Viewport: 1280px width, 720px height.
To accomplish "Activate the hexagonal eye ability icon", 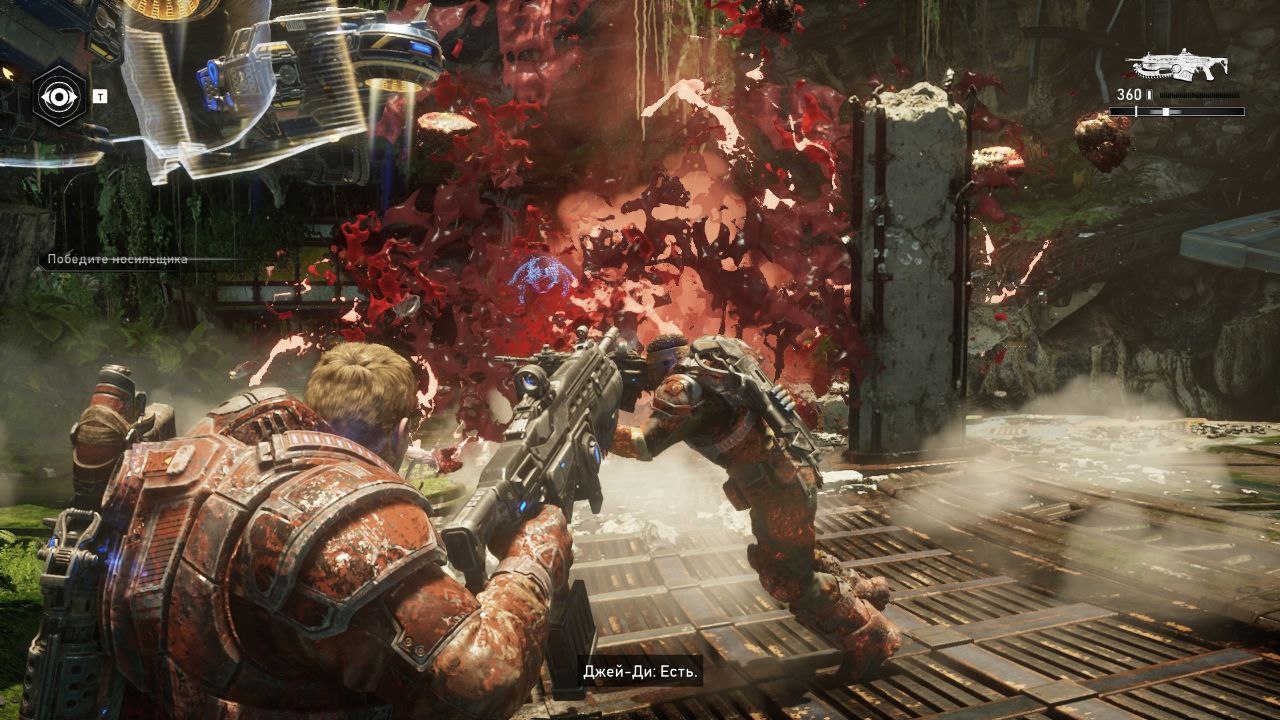I will click(60, 96).
